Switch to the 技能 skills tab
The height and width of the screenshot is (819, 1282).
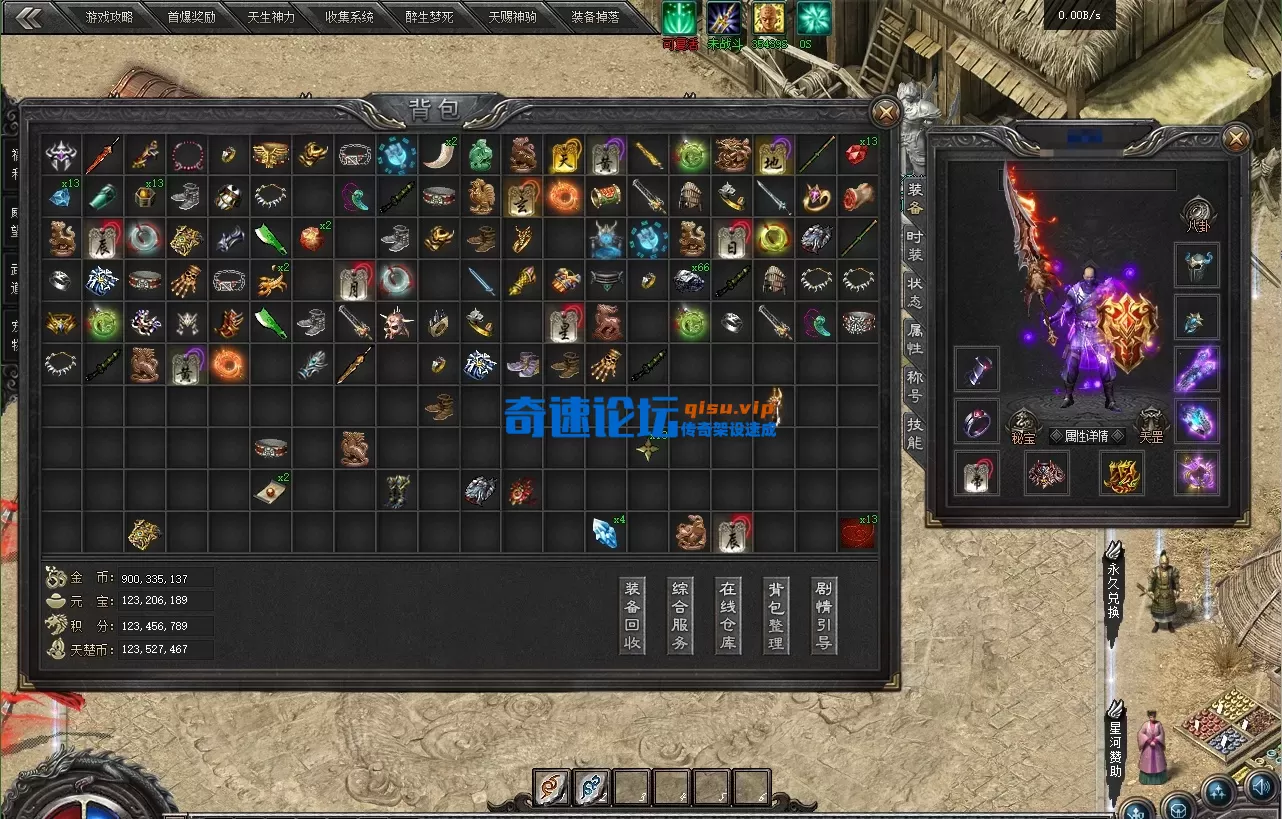click(x=915, y=434)
